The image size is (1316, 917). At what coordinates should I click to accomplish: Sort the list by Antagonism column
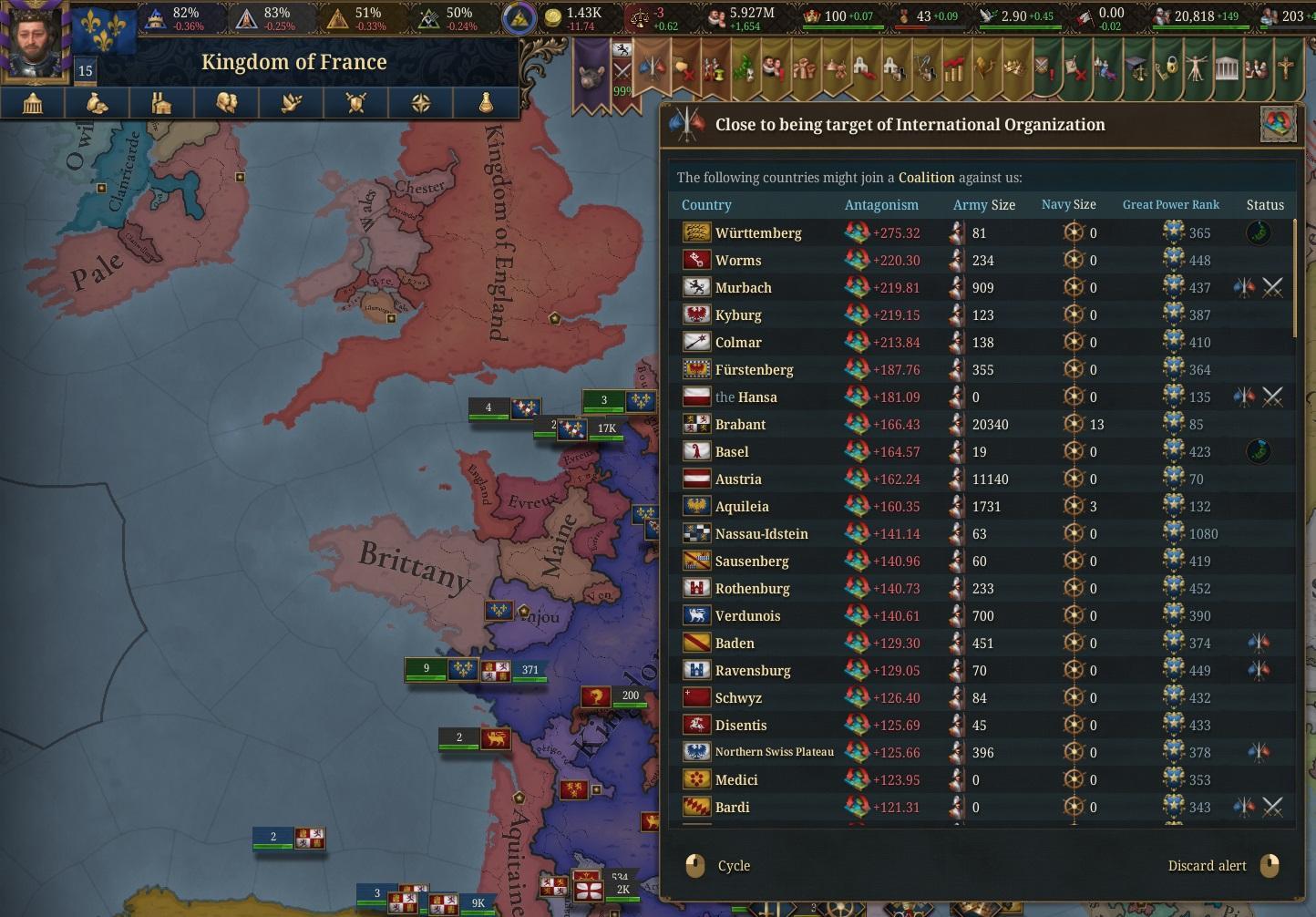pos(880,205)
